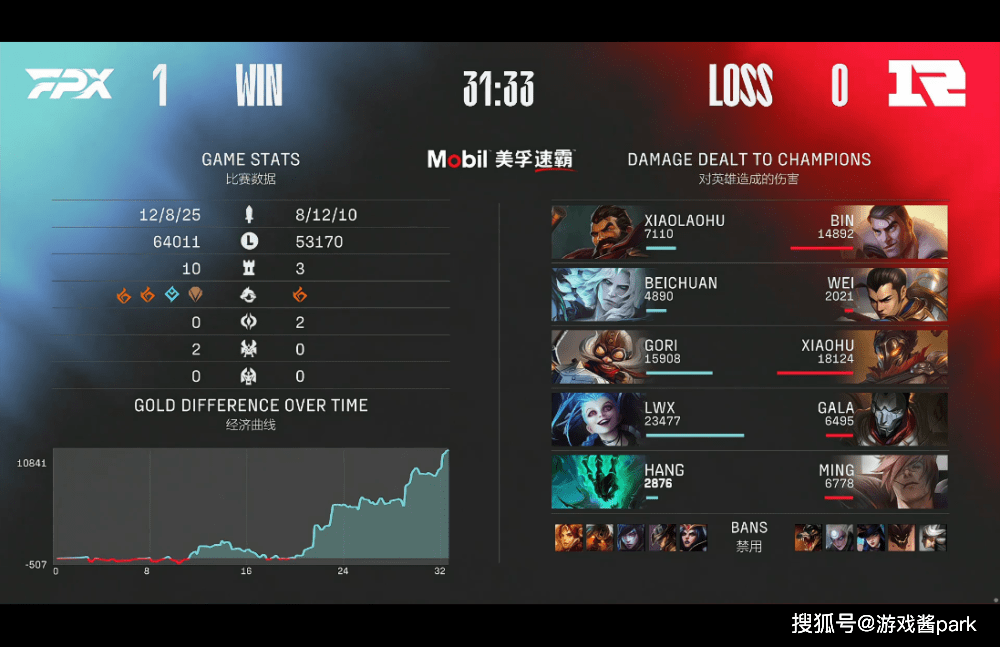The width and height of the screenshot is (1000, 647).
Task: Select XIAOHU's champion portrait
Action: coord(902,357)
